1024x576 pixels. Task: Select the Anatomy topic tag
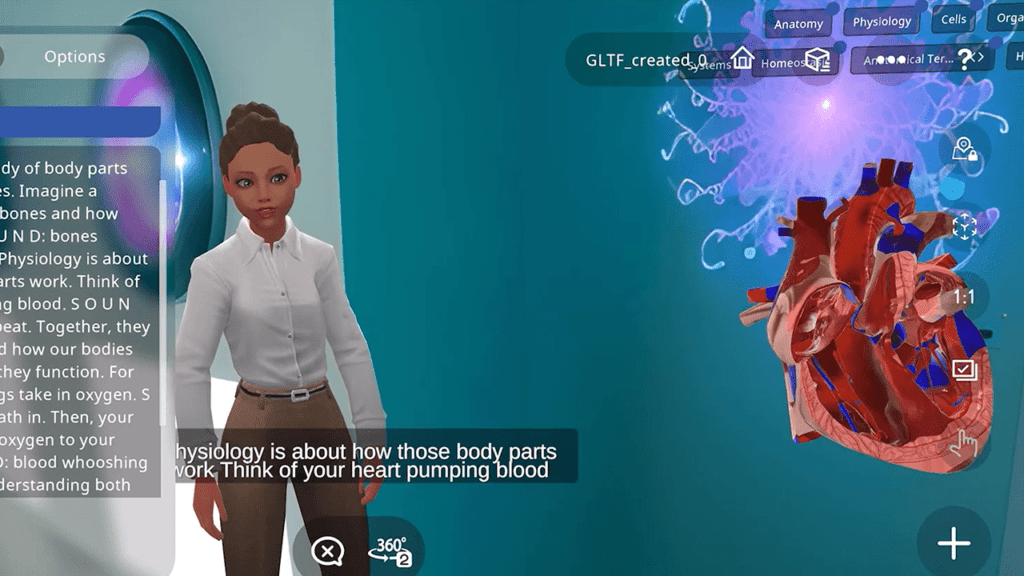pyautogui.click(x=798, y=24)
